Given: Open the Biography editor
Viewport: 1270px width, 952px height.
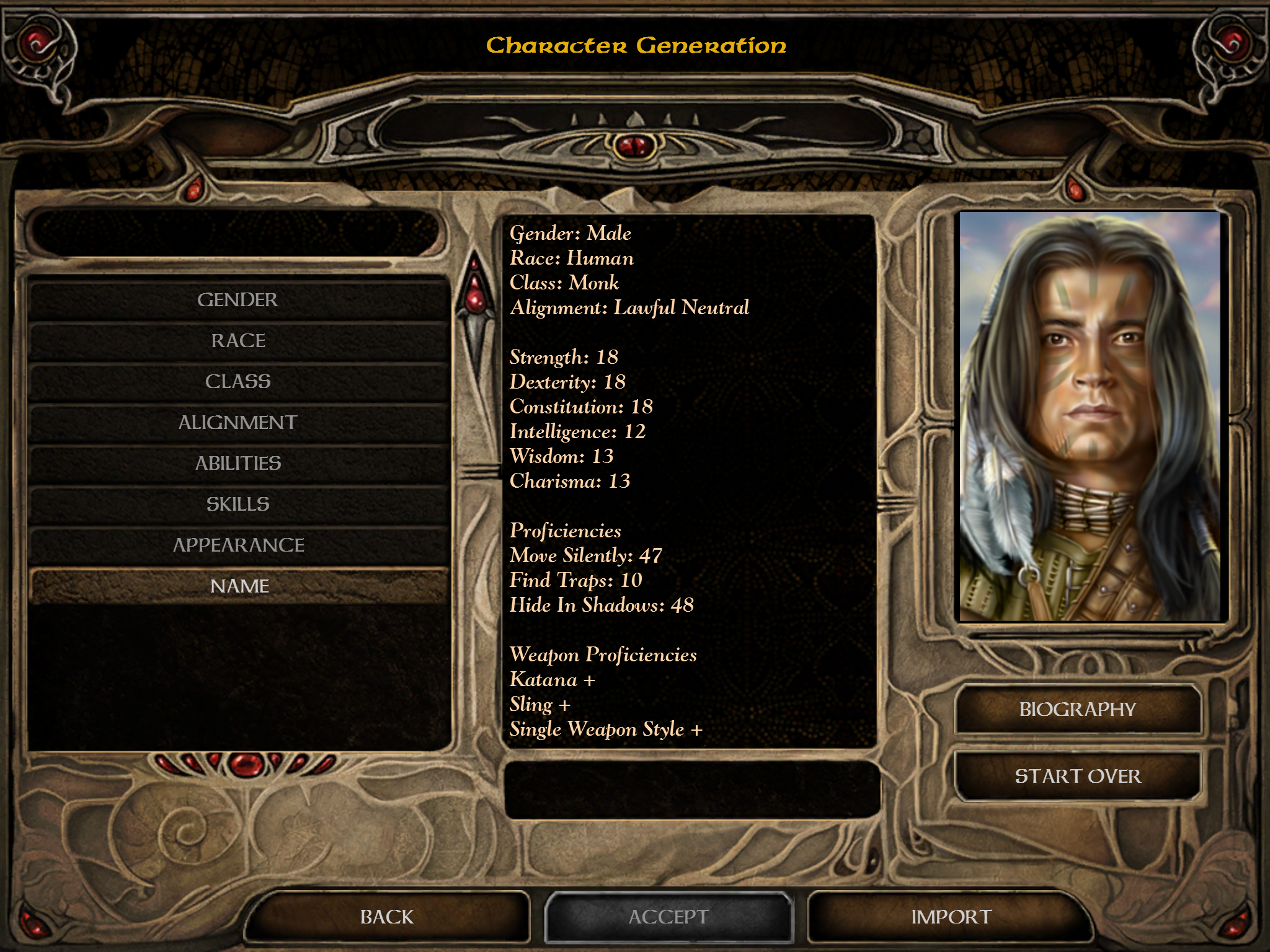Looking at the screenshot, I should click(x=1078, y=710).
